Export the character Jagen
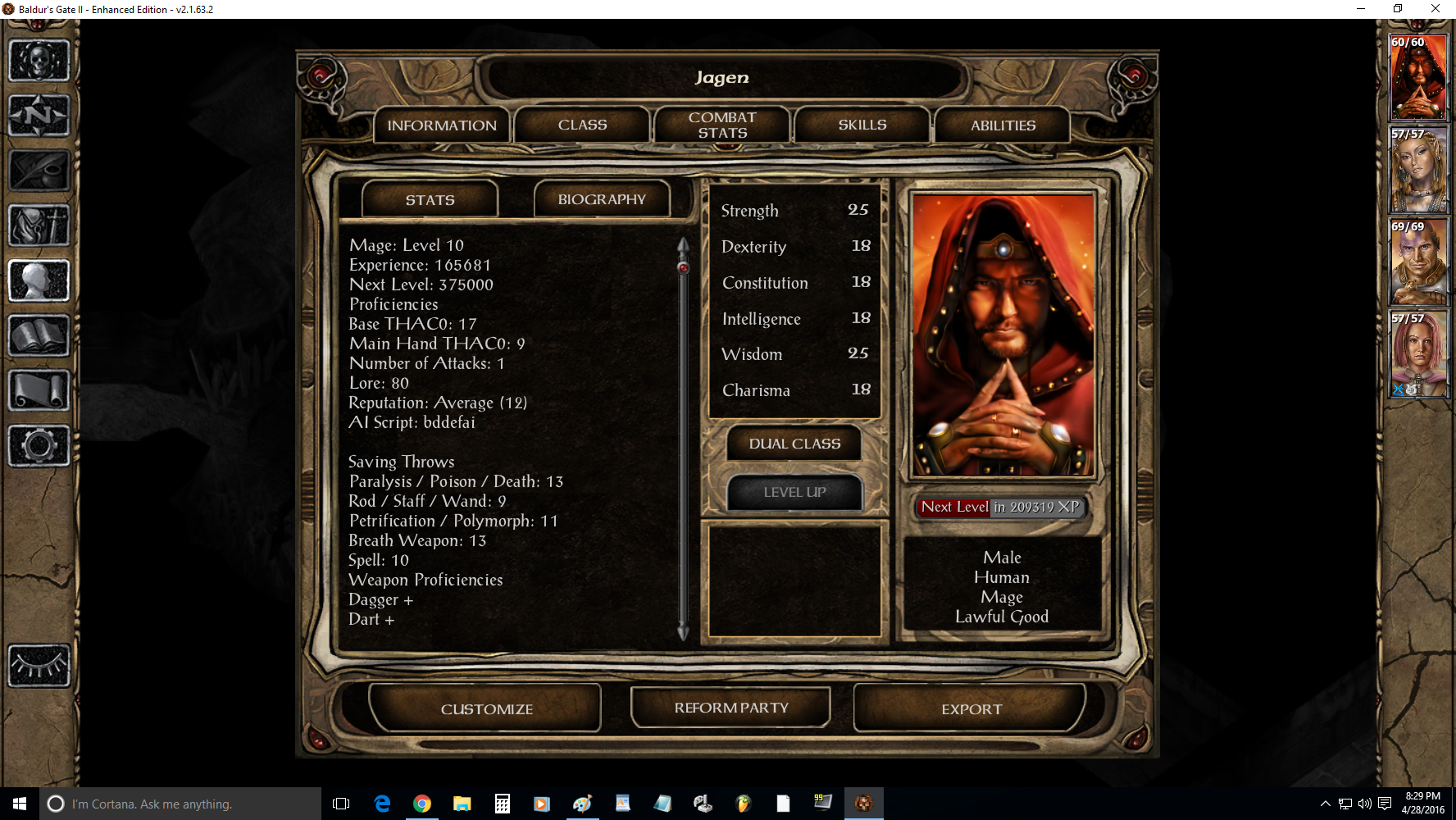 tap(971, 709)
